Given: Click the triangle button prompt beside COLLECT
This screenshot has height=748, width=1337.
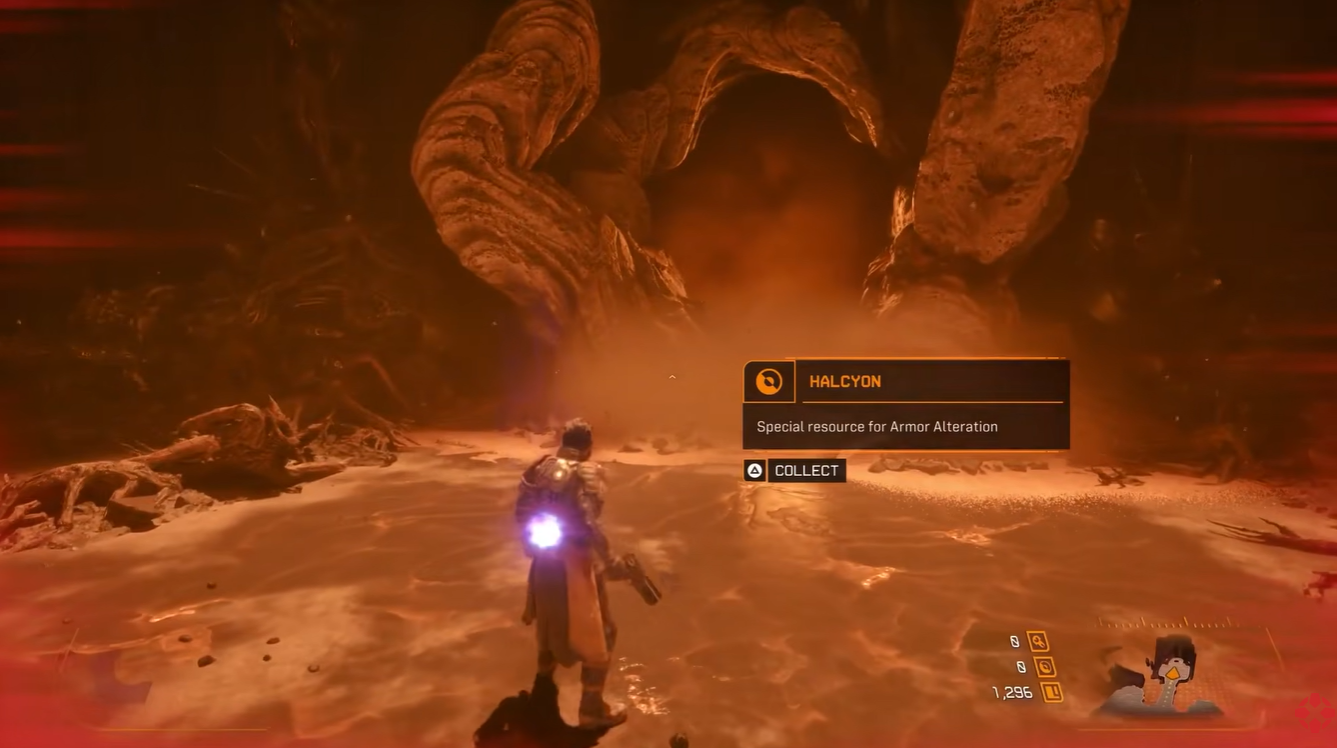Looking at the screenshot, I should pyautogui.click(x=753, y=470).
